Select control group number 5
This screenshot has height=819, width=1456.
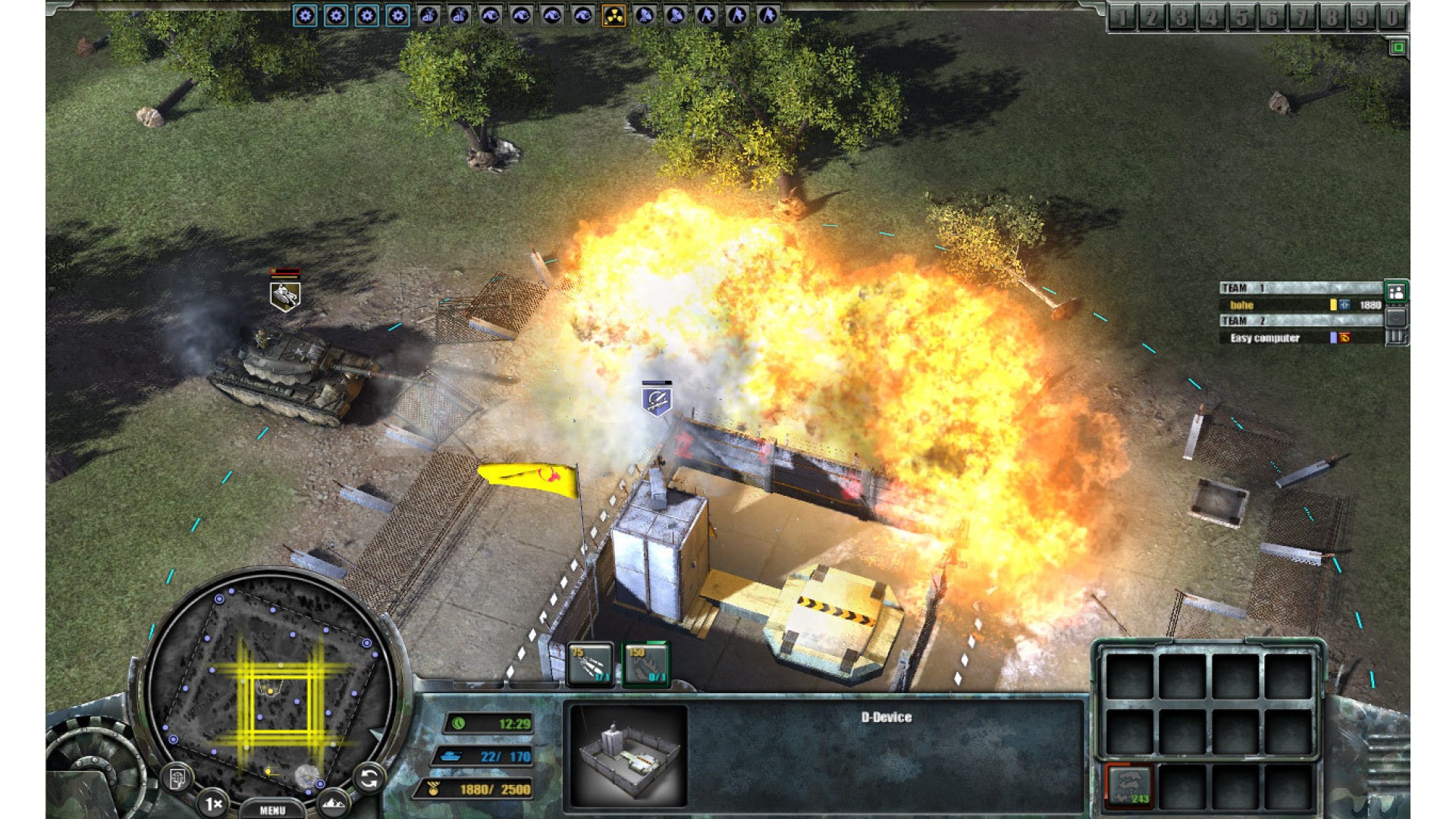coord(1241,17)
